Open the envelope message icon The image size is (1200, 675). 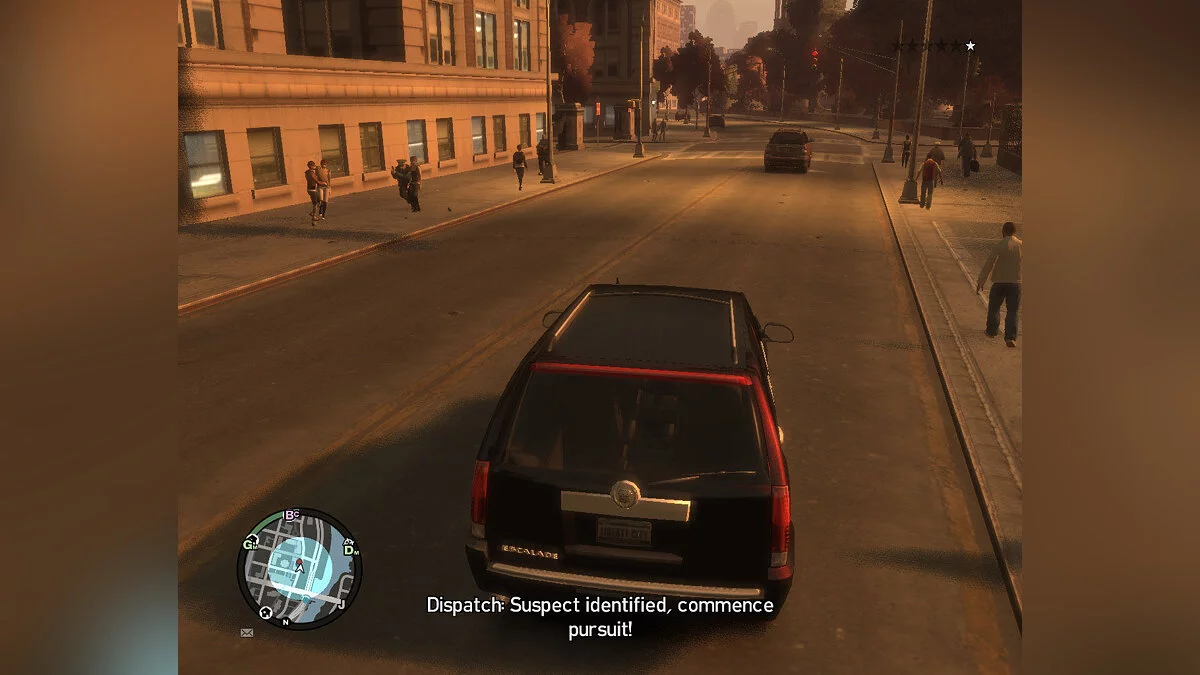[x=246, y=632]
